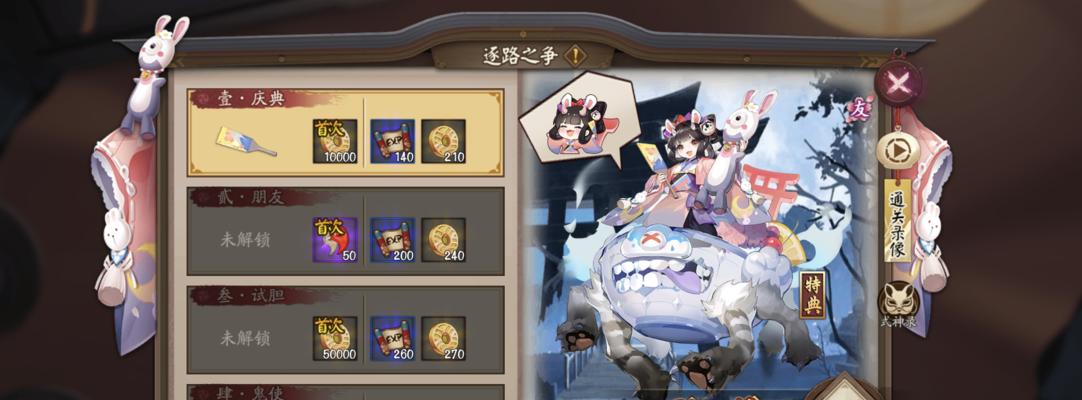The width and height of the screenshot is (1082, 400).
Task: Open the 特典 bonus tag
Action: point(812,295)
